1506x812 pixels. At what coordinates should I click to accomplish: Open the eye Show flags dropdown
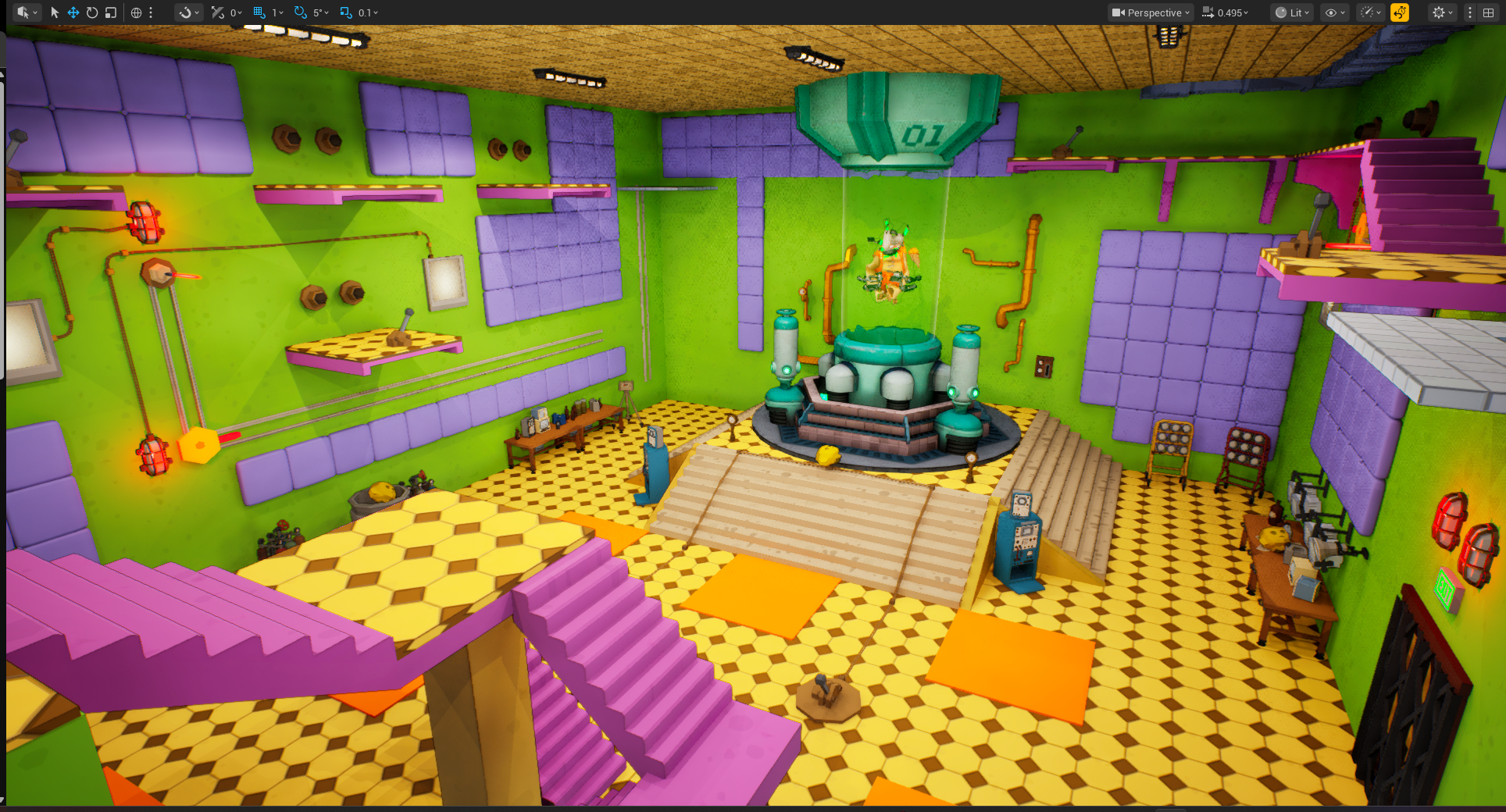coord(1334,12)
